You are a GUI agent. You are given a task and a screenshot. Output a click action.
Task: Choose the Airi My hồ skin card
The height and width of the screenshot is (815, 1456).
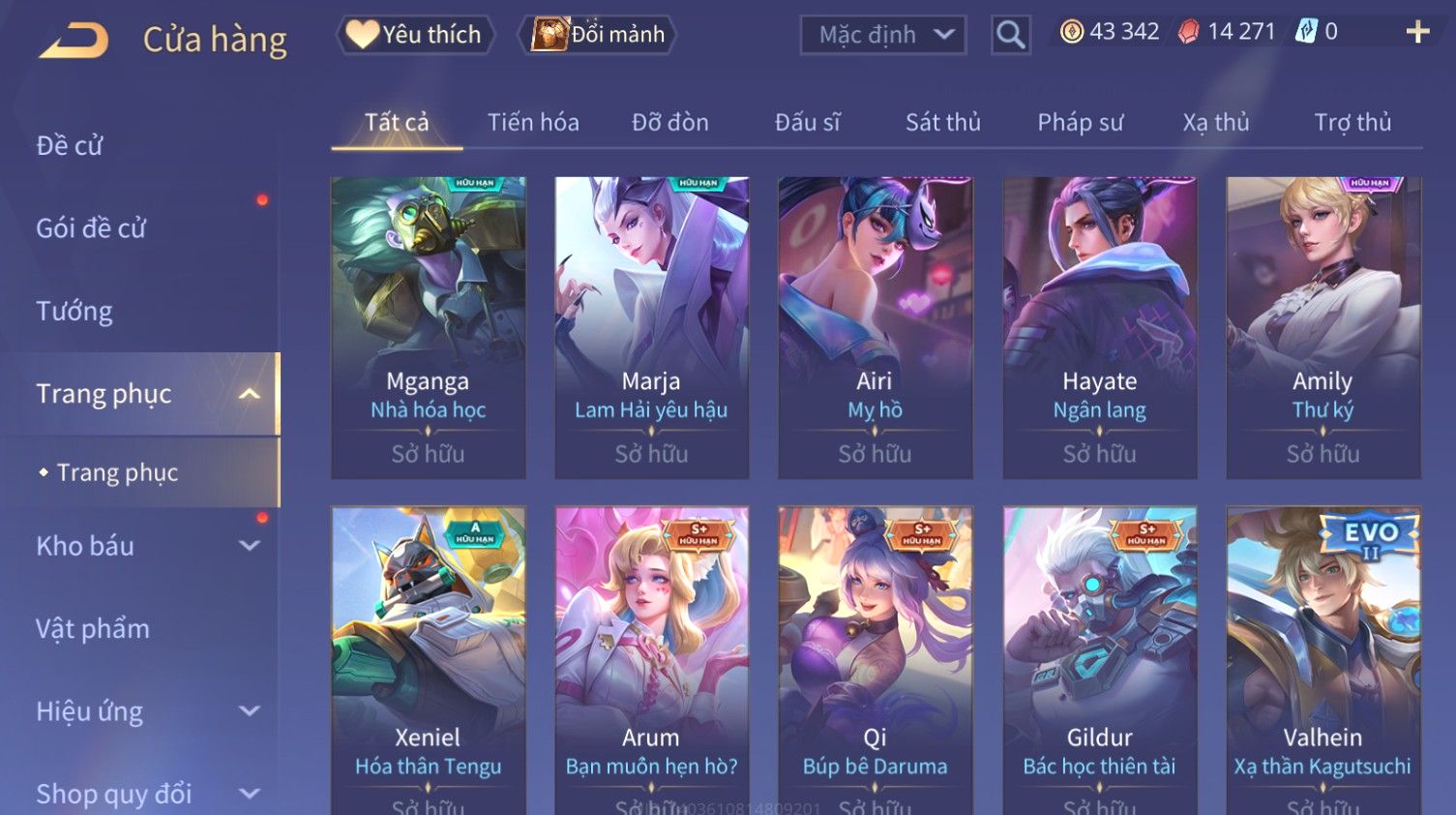click(875, 327)
